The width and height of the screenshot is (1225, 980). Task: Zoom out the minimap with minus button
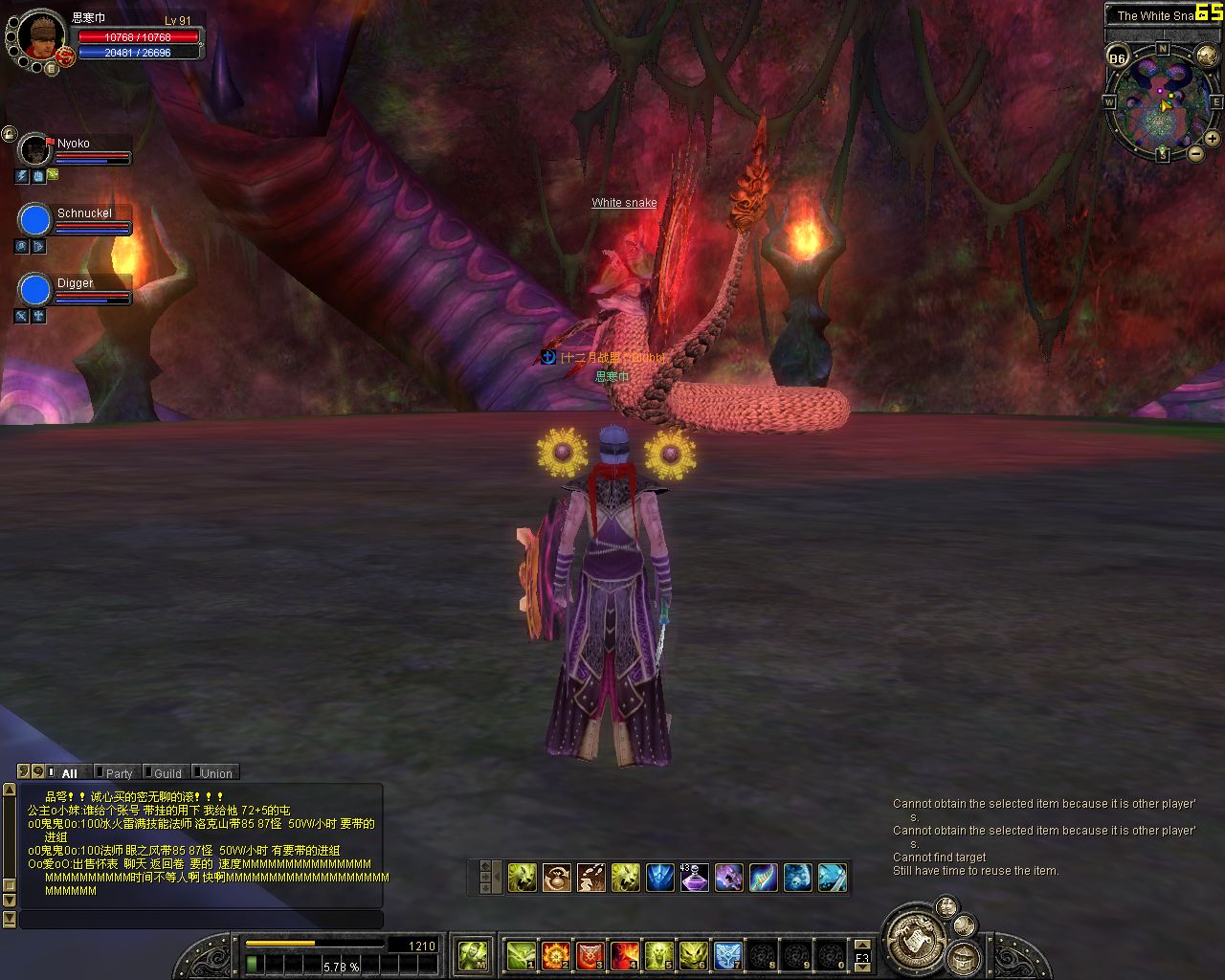(1195, 153)
